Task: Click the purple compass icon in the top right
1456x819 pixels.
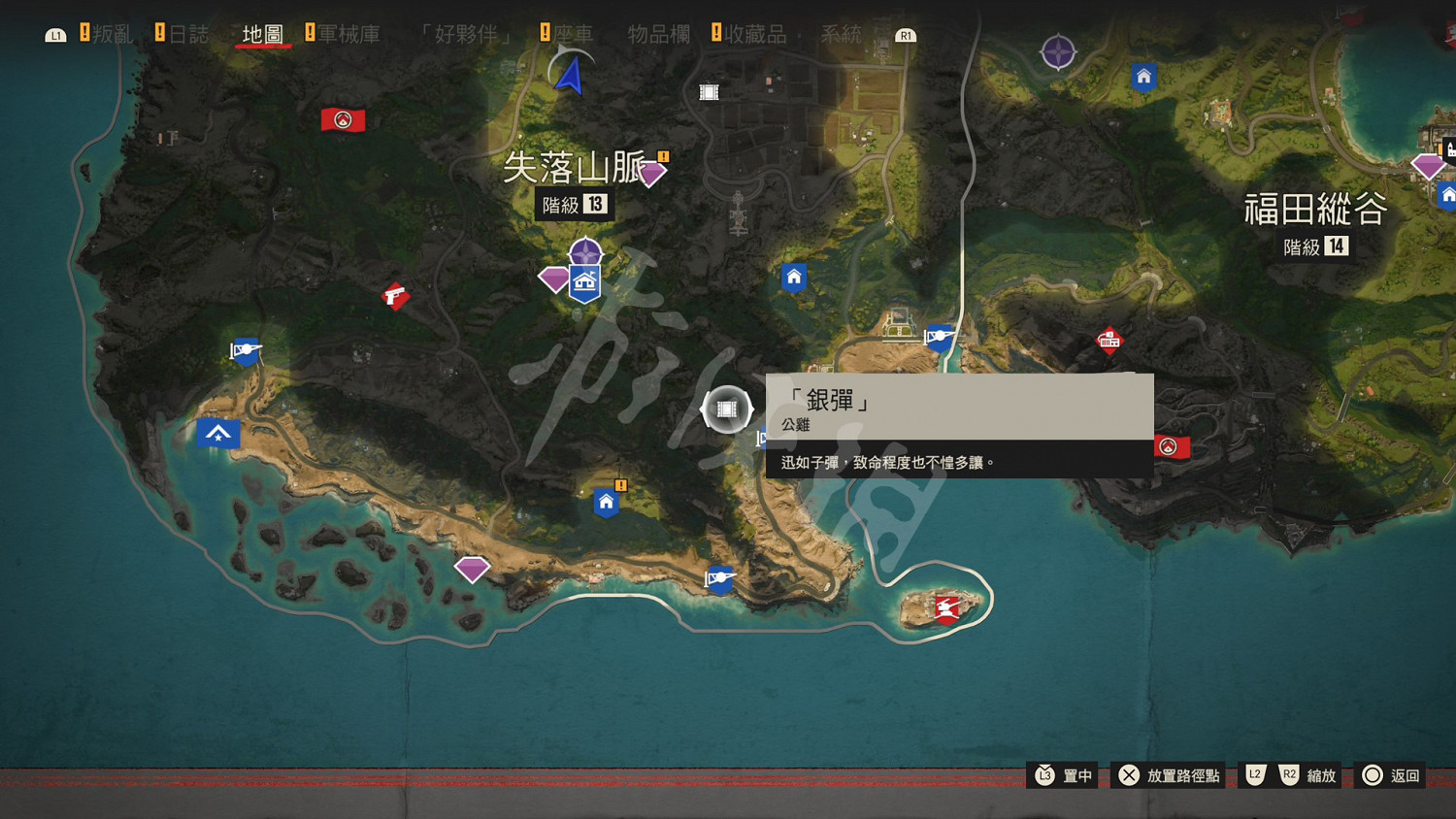Action: point(1058,53)
